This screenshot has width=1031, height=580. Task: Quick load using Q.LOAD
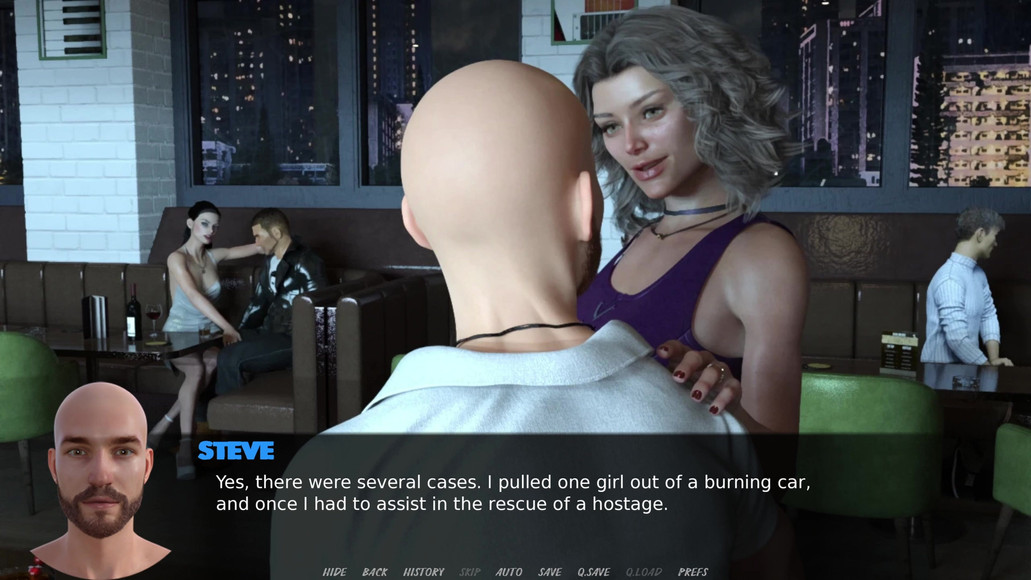tap(644, 572)
